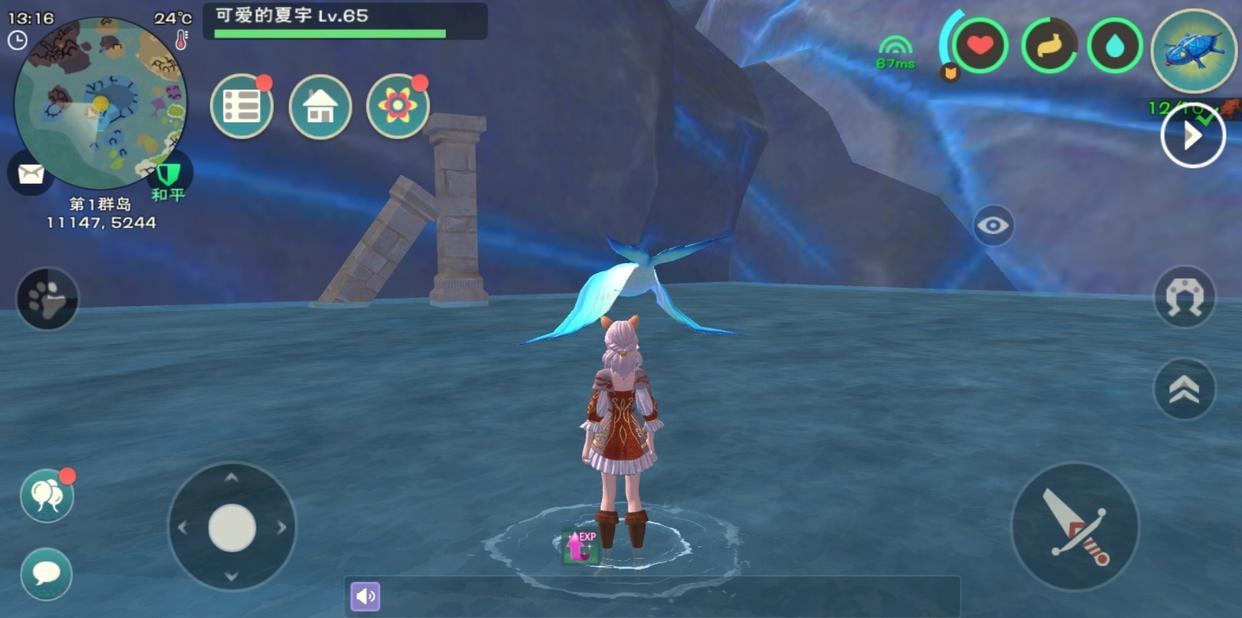The image size is (1242, 618).
Task: Click the EXP boost buff icon
Action: [580, 545]
